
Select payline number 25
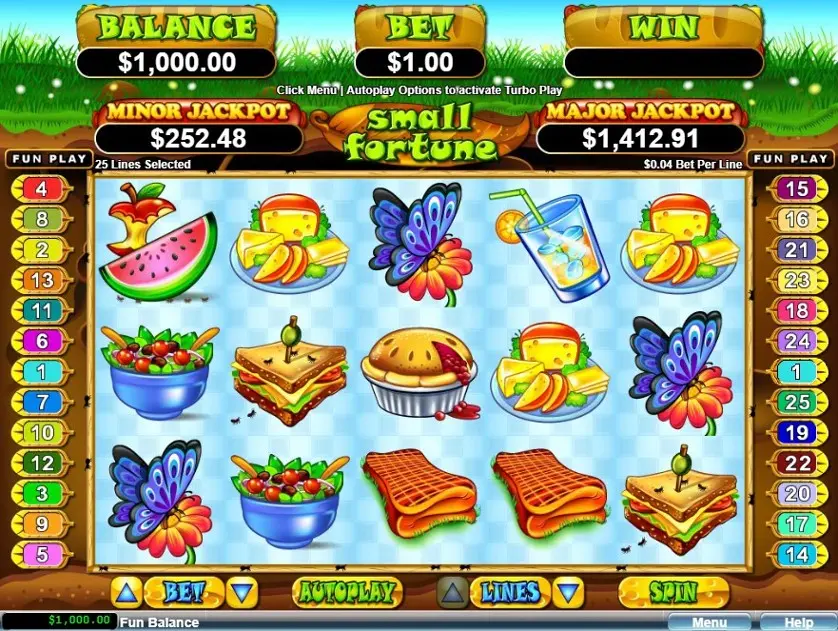click(796, 403)
